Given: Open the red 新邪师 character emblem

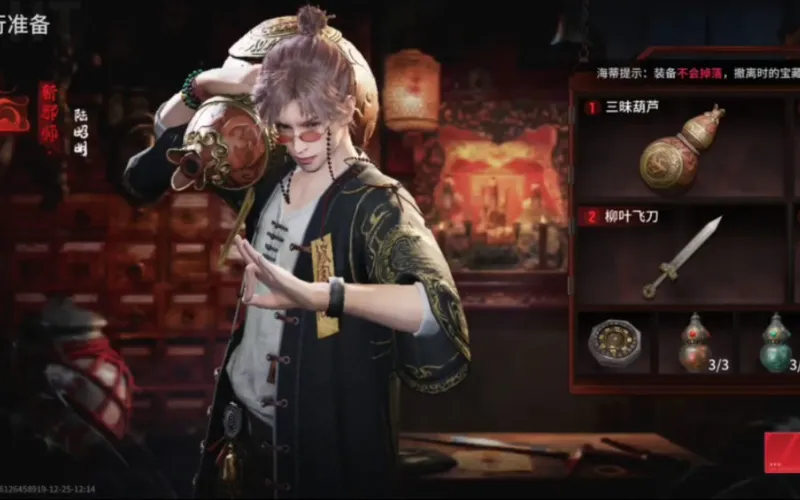Looking at the screenshot, I should (x=48, y=117).
